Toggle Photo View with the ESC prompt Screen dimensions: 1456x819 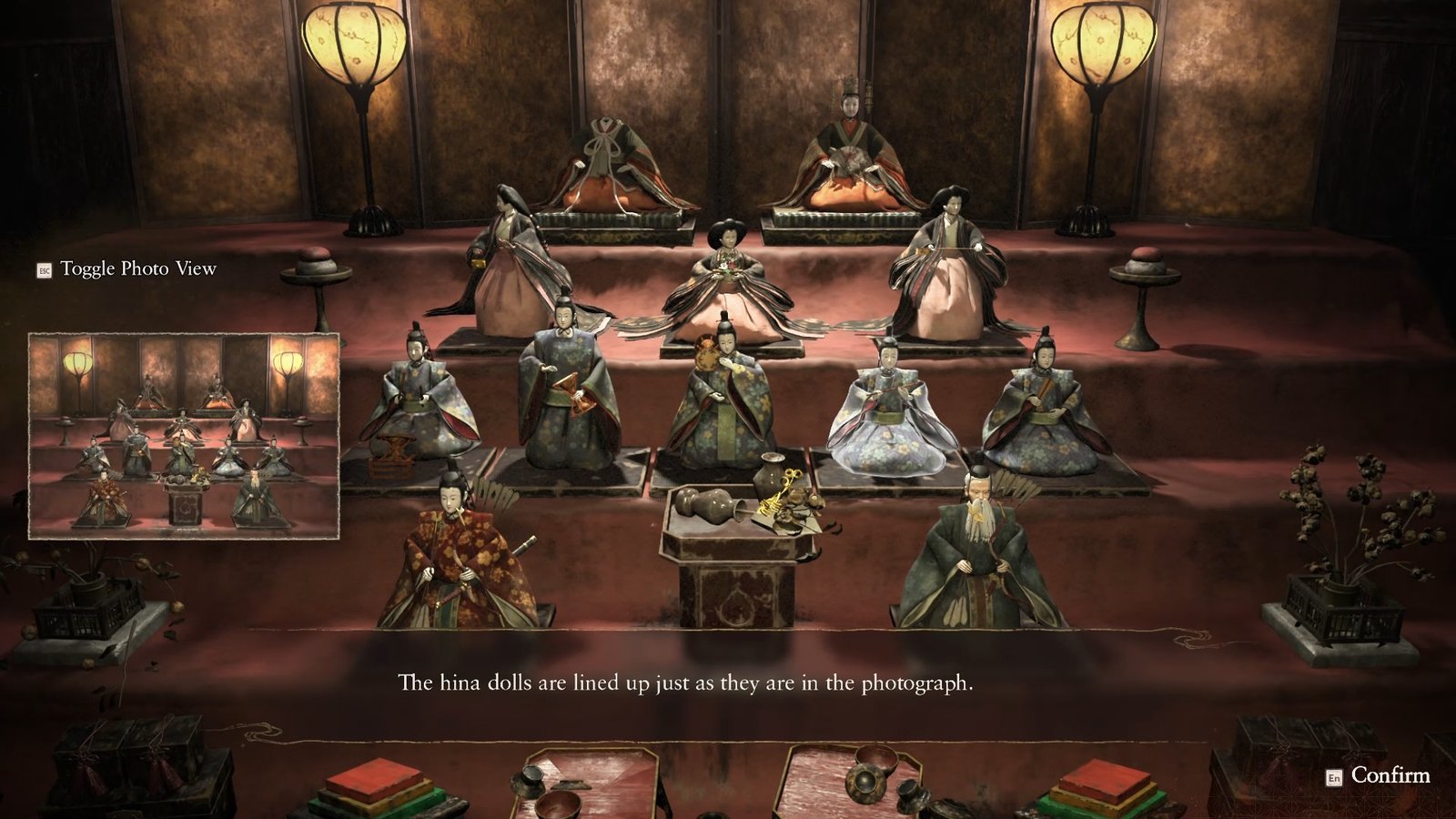(43, 270)
